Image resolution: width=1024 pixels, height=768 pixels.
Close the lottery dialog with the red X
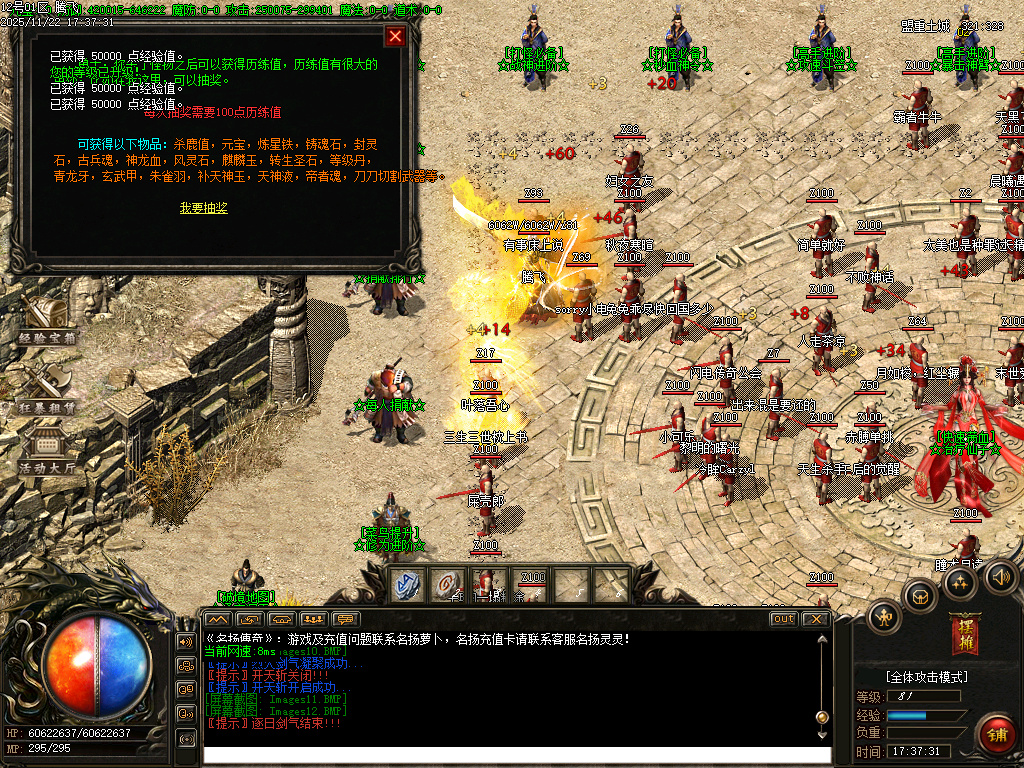click(396, 37)
